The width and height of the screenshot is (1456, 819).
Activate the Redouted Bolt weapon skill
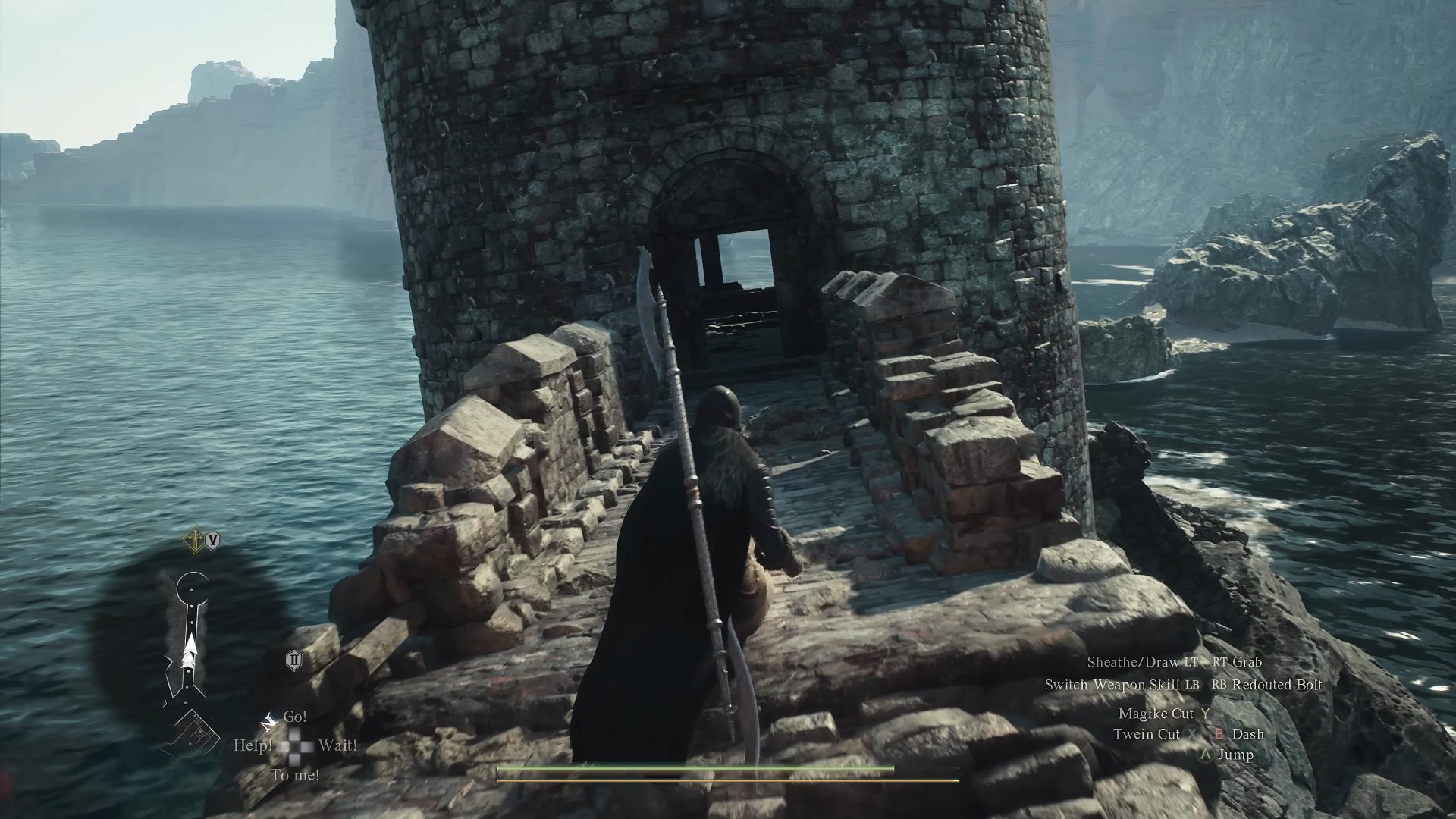pos(1277,685)
